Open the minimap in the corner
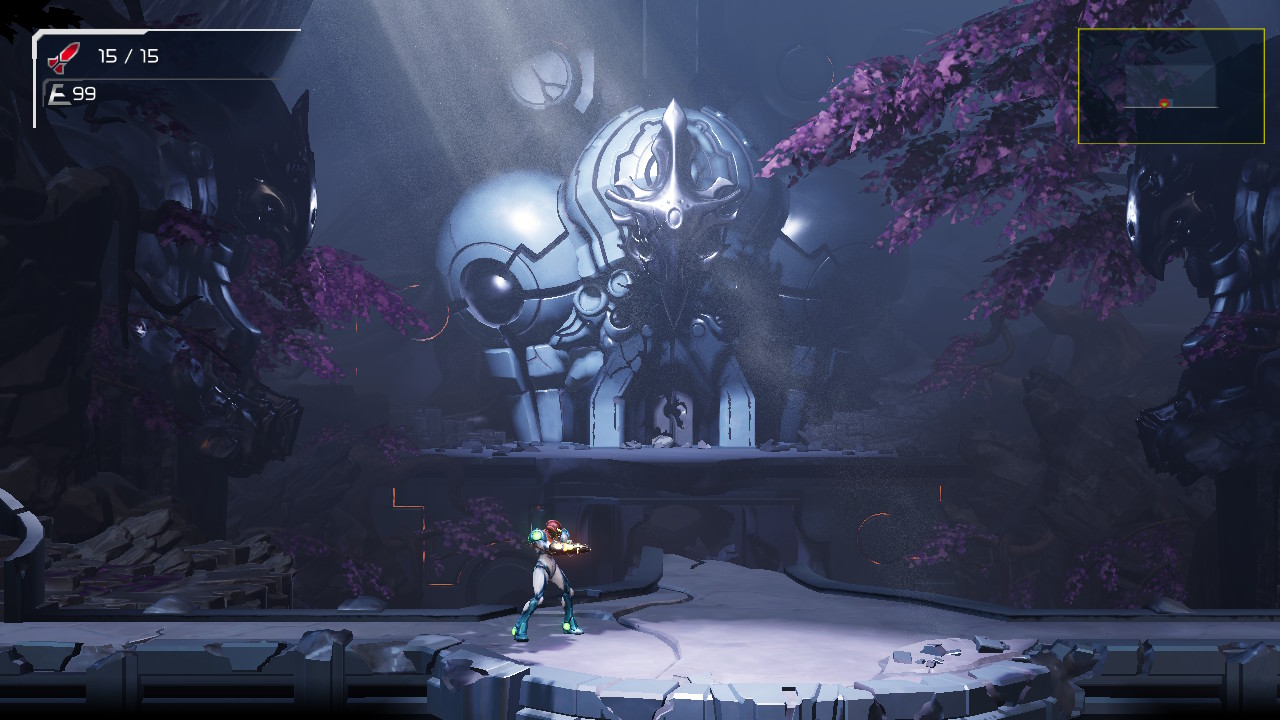Screen dimensions: 1280x720 click(1170, 86)
